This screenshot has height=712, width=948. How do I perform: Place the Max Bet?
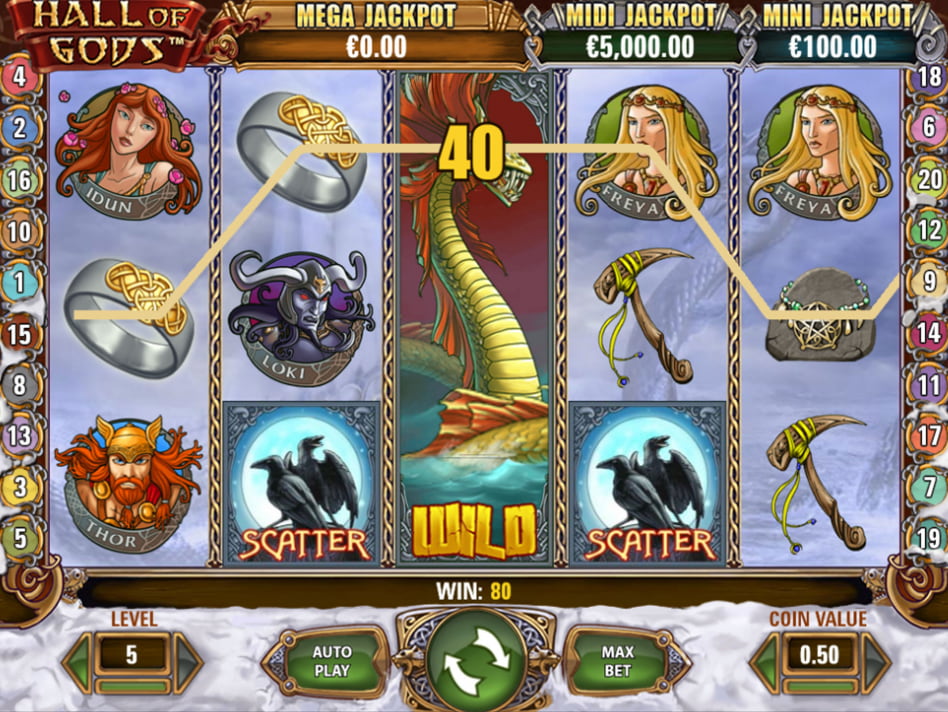pyautogui.click(x=617, y=661)
